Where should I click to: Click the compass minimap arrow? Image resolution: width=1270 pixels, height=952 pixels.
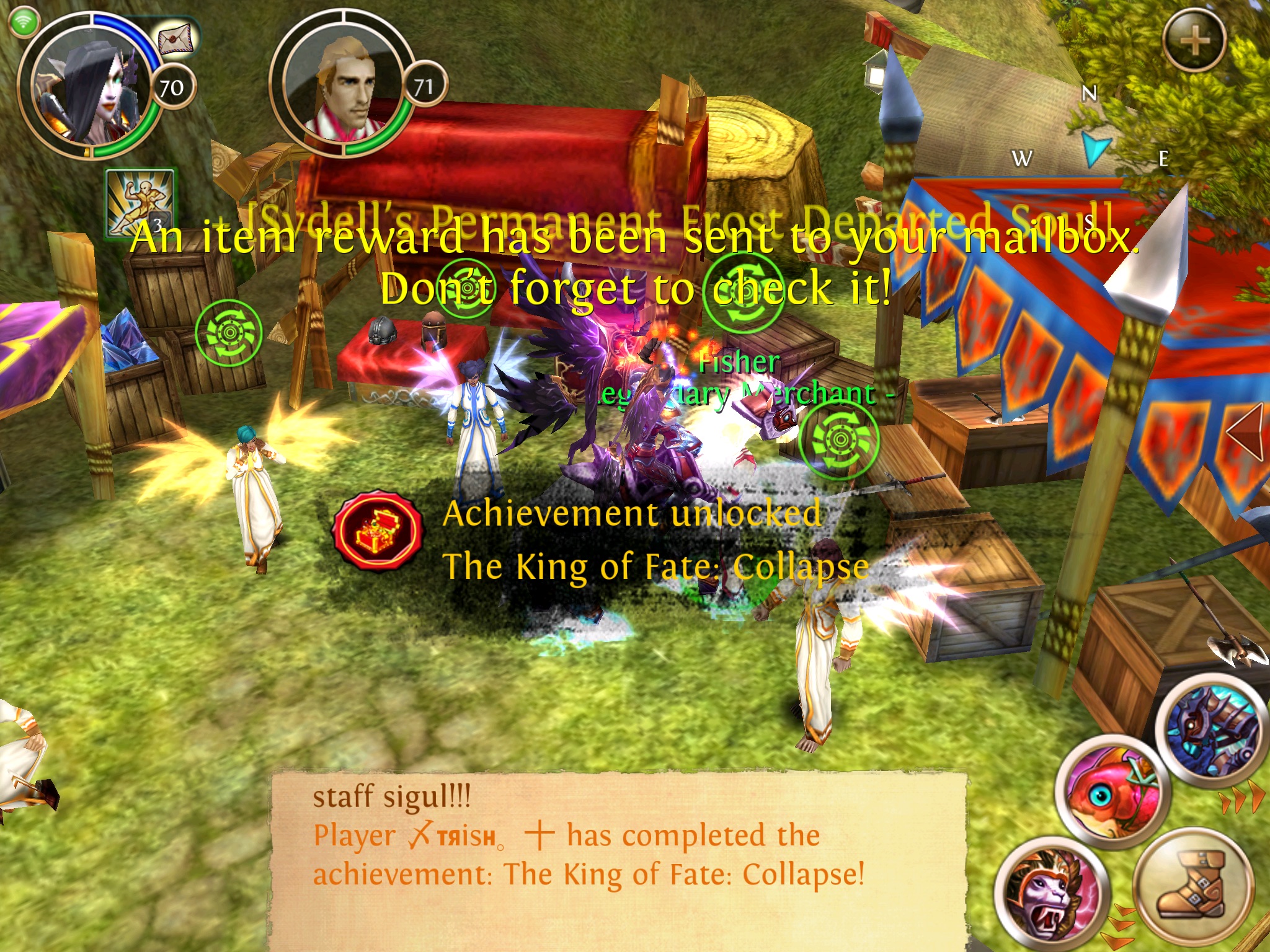point(1095,147)
